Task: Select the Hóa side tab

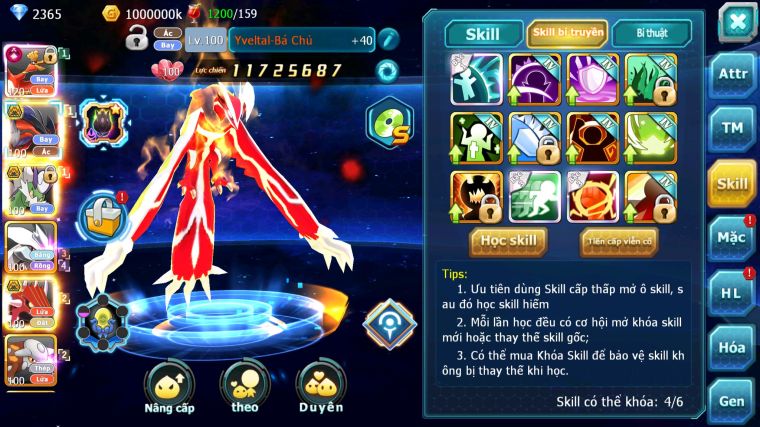Action: [x=732, y=347]
